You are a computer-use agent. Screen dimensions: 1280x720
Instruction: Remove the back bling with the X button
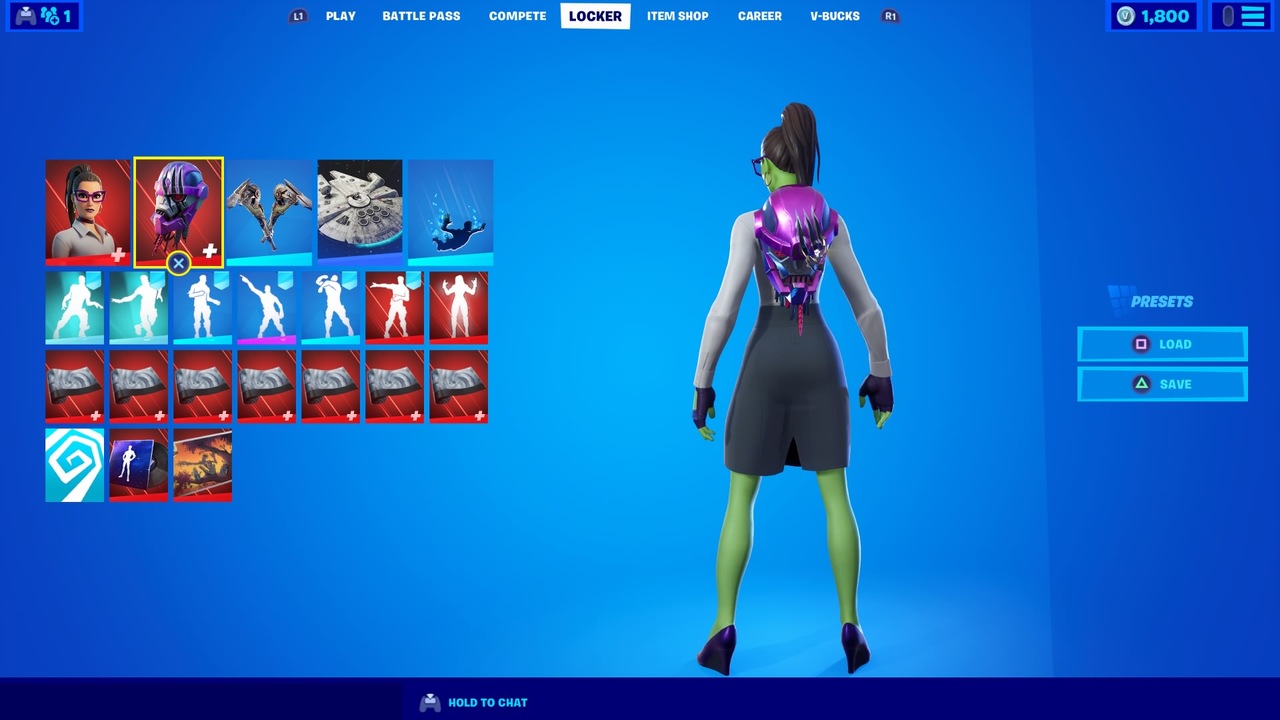tap(178, 263)
